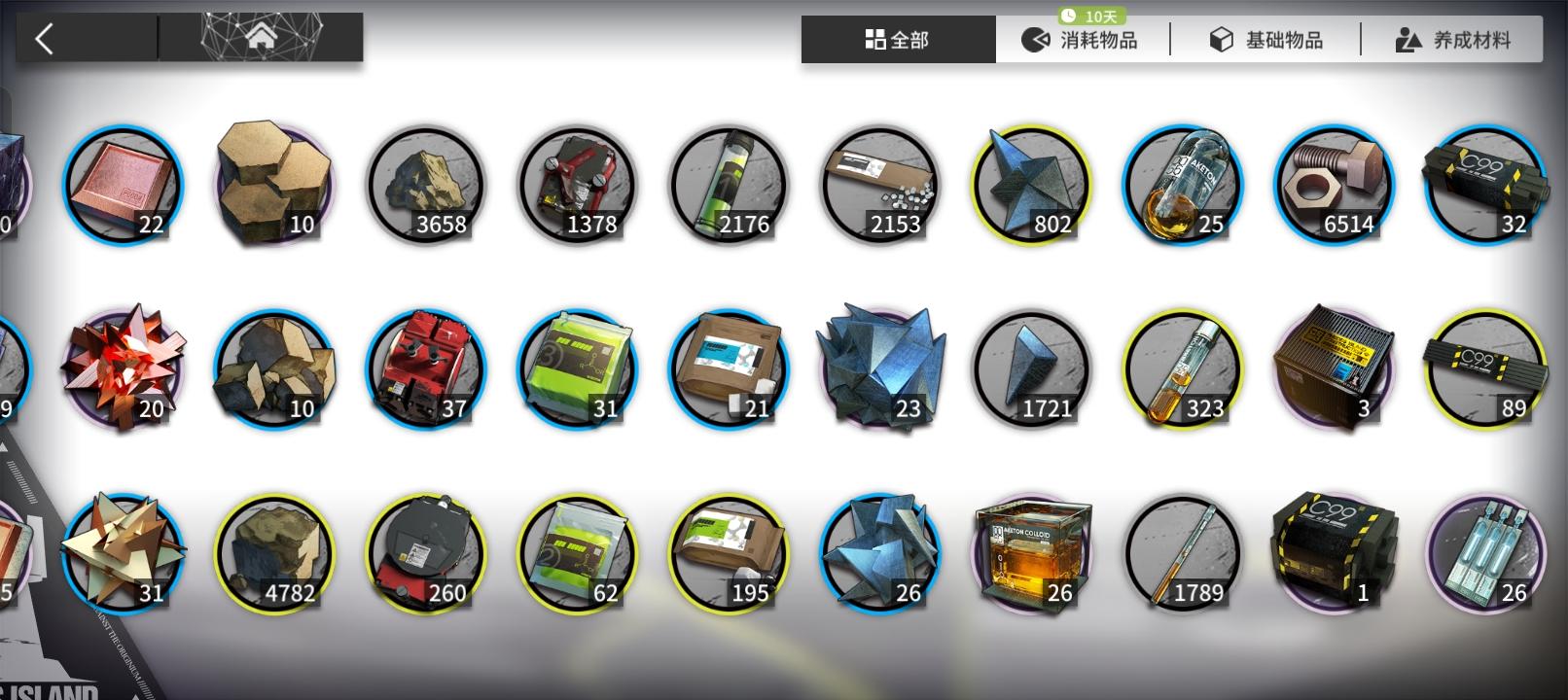Select the blue spiky crystal item showing 23

pos(880,367)
